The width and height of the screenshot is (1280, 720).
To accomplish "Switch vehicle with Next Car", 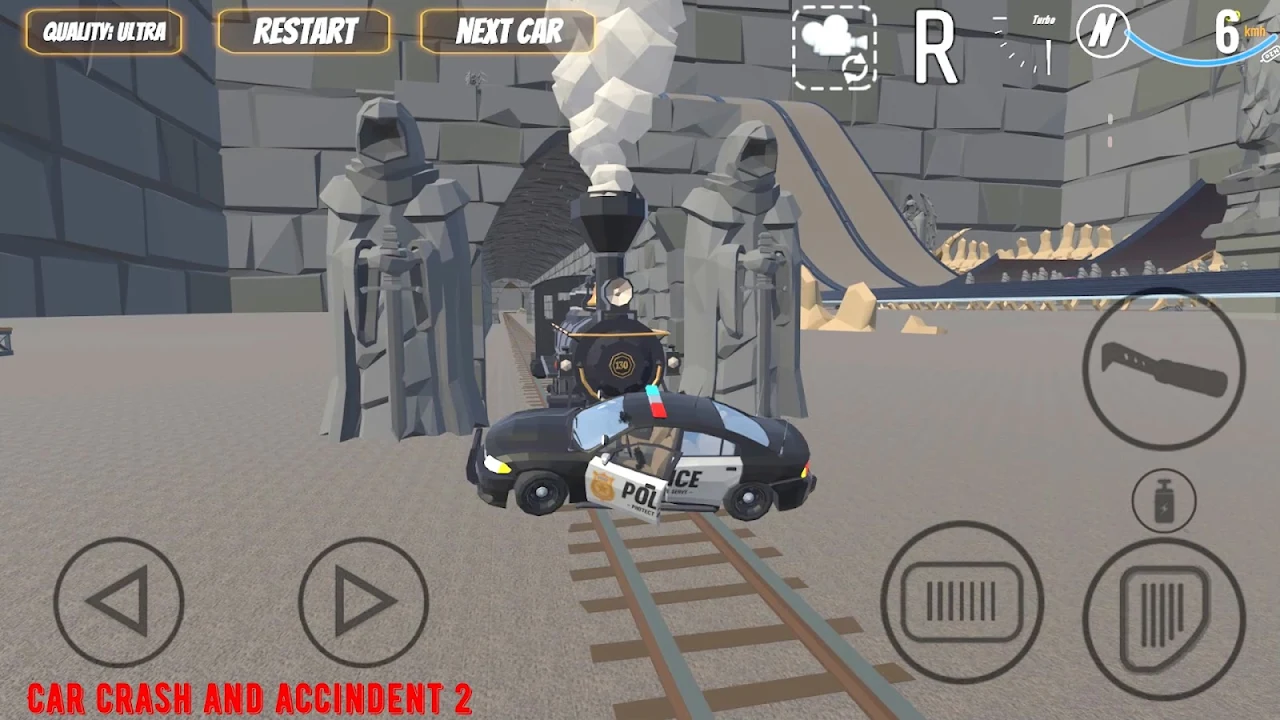I will [x=508, y=32].
